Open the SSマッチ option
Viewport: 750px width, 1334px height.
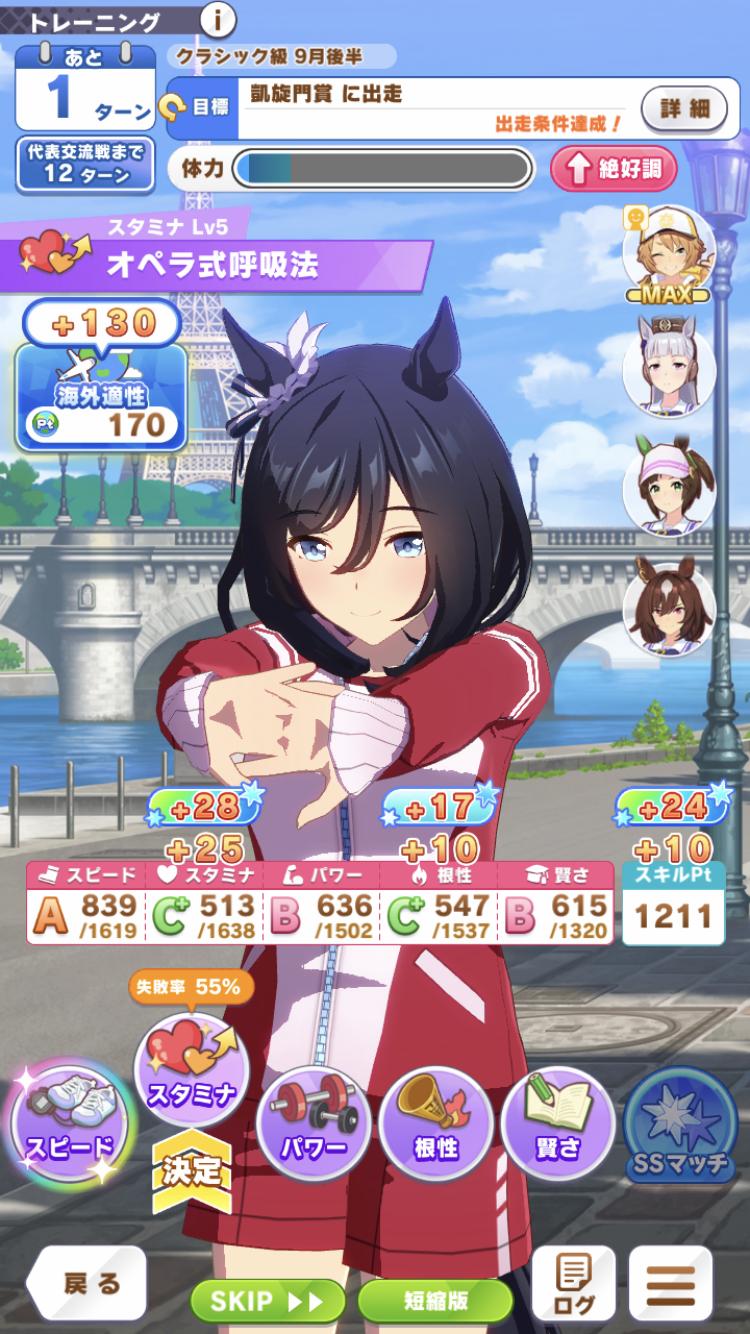point(680,1126)
